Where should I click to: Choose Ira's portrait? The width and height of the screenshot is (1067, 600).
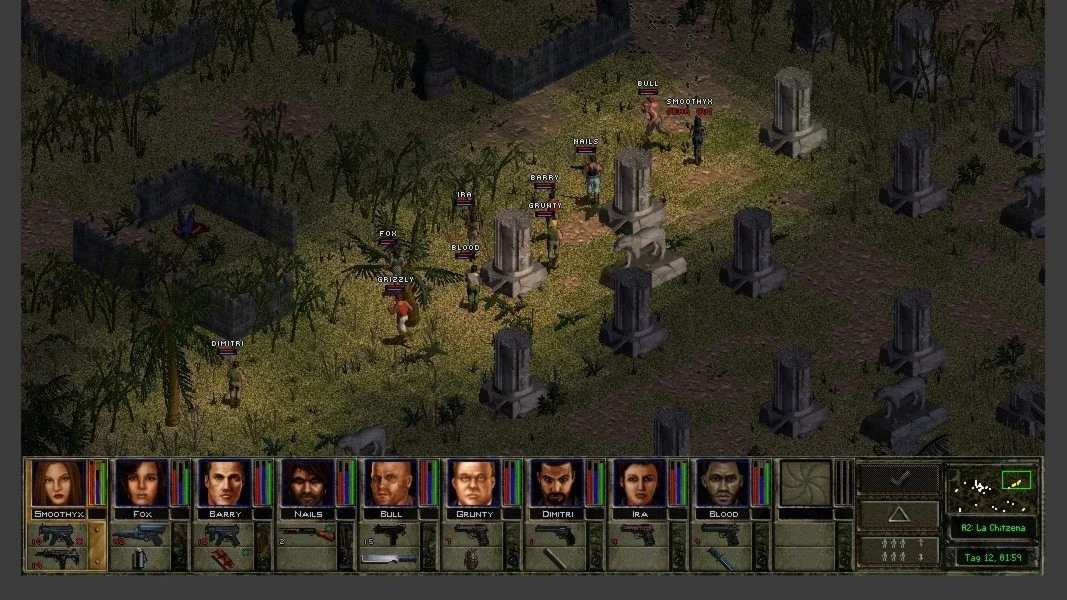coord(638,483)
